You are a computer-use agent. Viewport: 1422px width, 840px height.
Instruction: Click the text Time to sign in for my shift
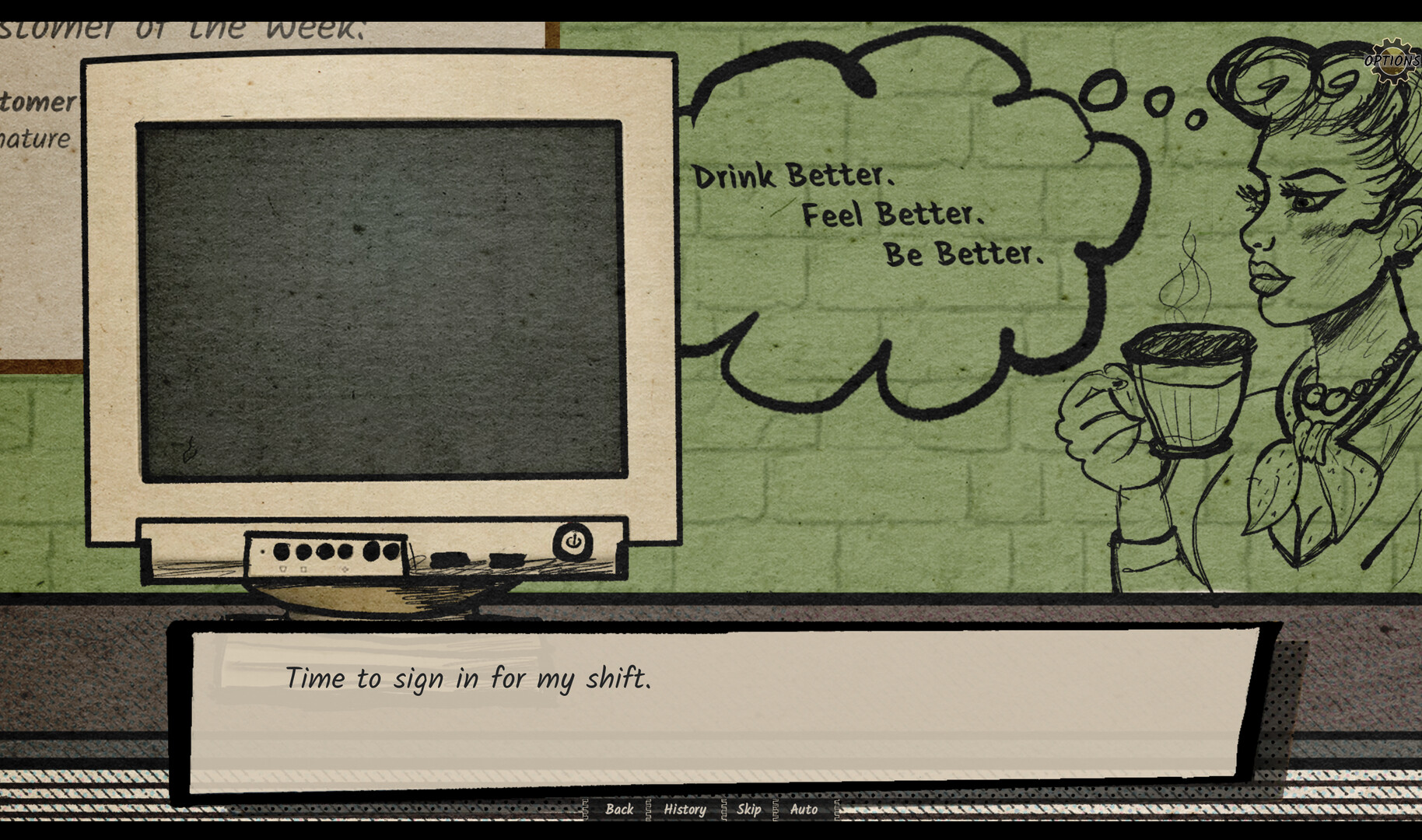470,679
